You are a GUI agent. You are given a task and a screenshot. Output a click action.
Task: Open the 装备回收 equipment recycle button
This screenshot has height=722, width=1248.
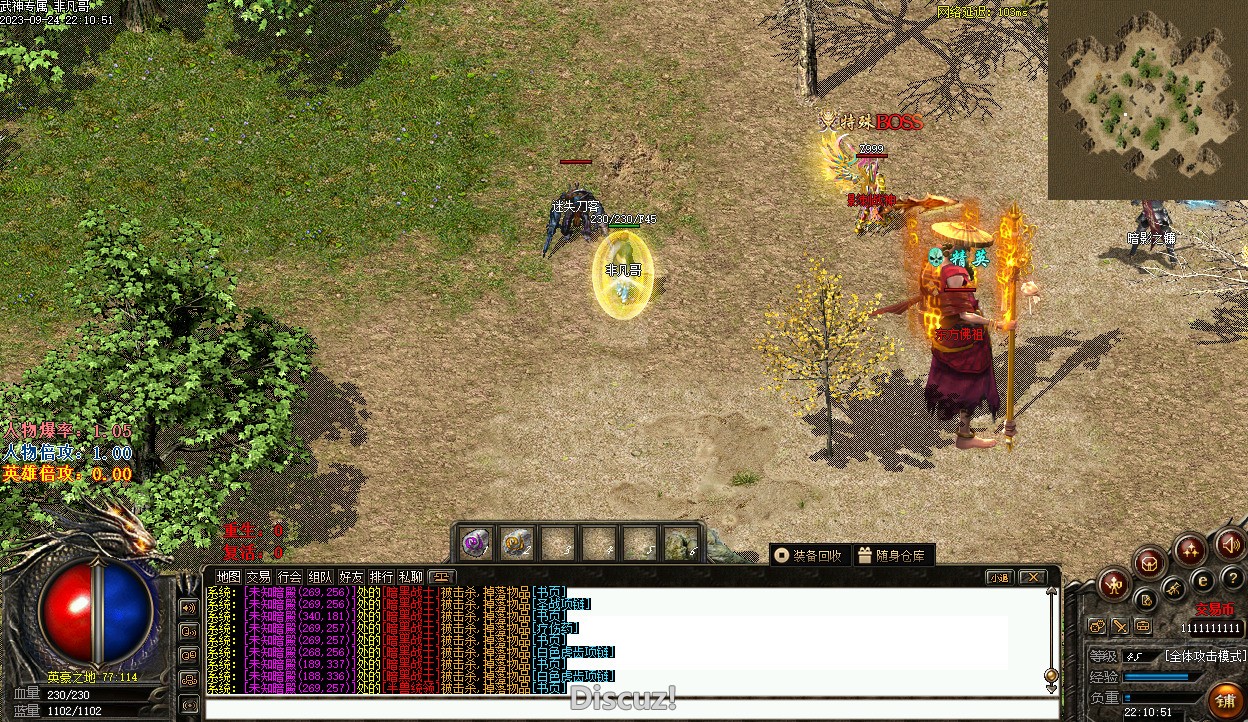click(x=809, y=555)
